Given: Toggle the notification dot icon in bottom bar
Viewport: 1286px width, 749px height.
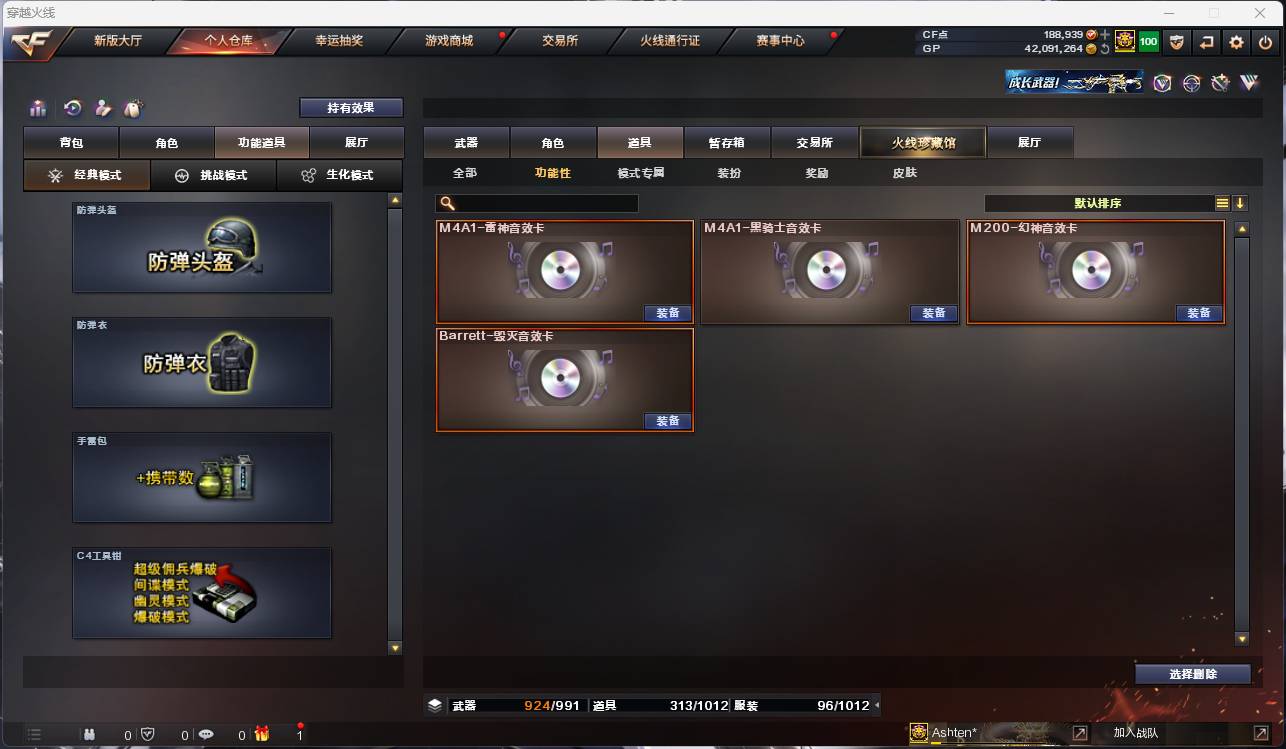Looking at the screenshot, I should (301, 732).
